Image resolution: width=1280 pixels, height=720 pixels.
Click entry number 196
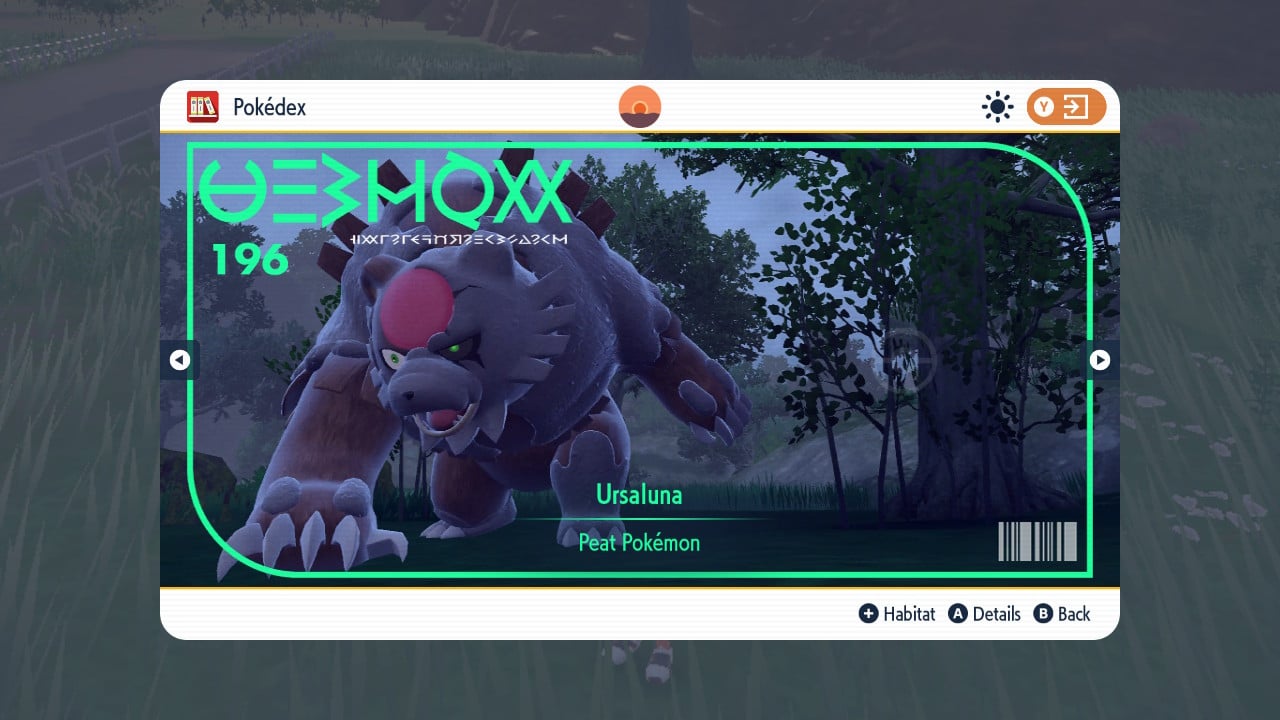click(x=252, y=260)
